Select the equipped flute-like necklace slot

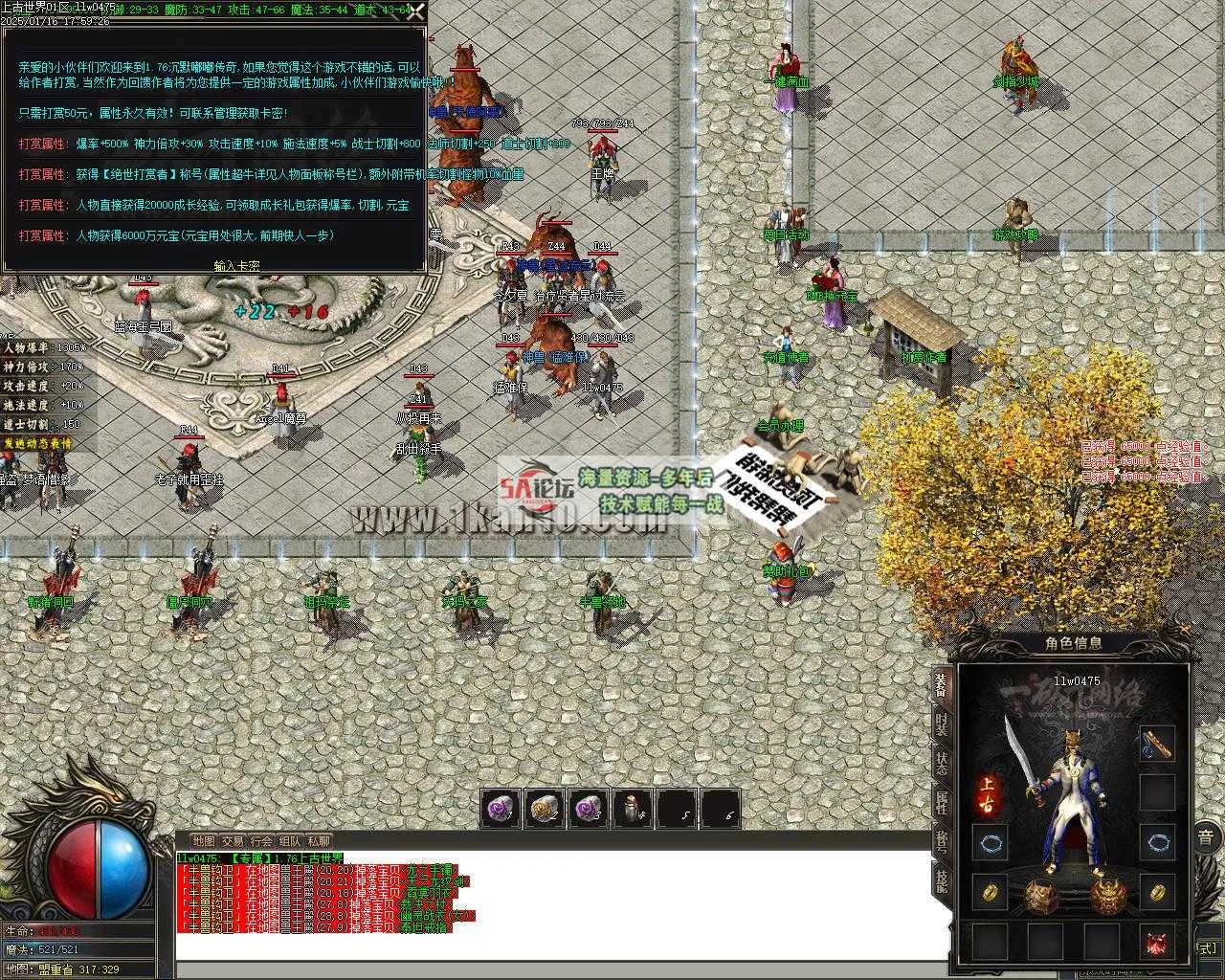(1157, 745)
